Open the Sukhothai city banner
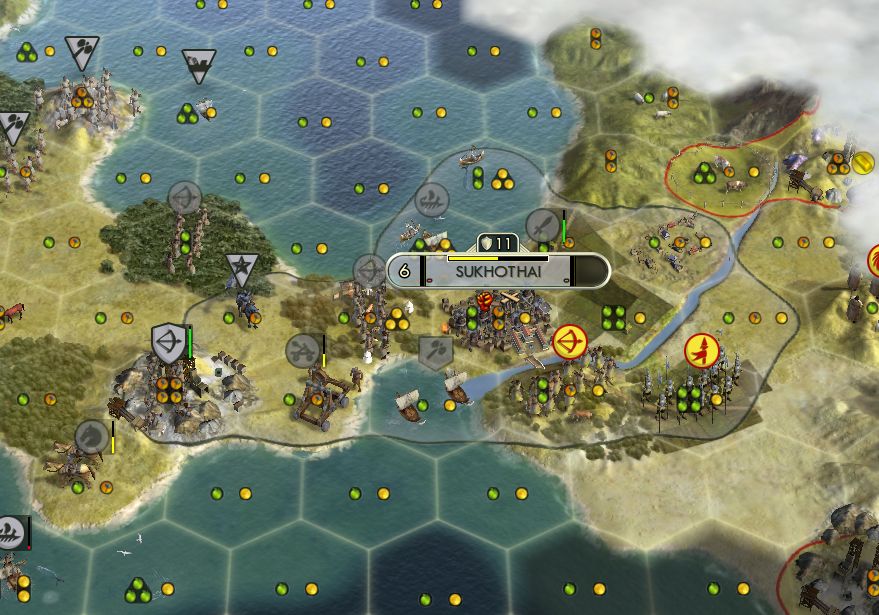This screenshot has height=615, width=879. coord(497,270)
